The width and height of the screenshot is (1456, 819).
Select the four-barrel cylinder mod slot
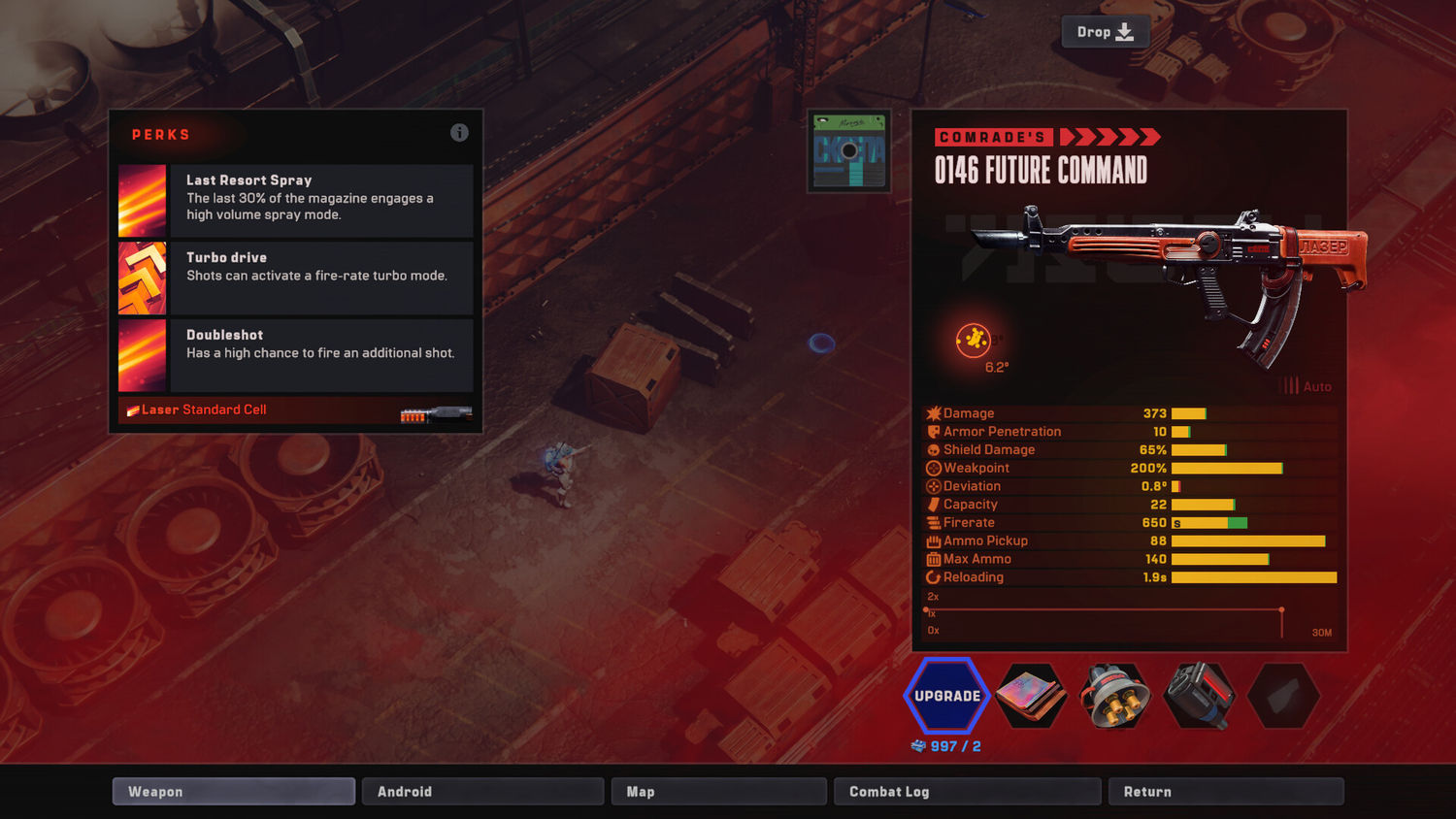pos(1115,696)
